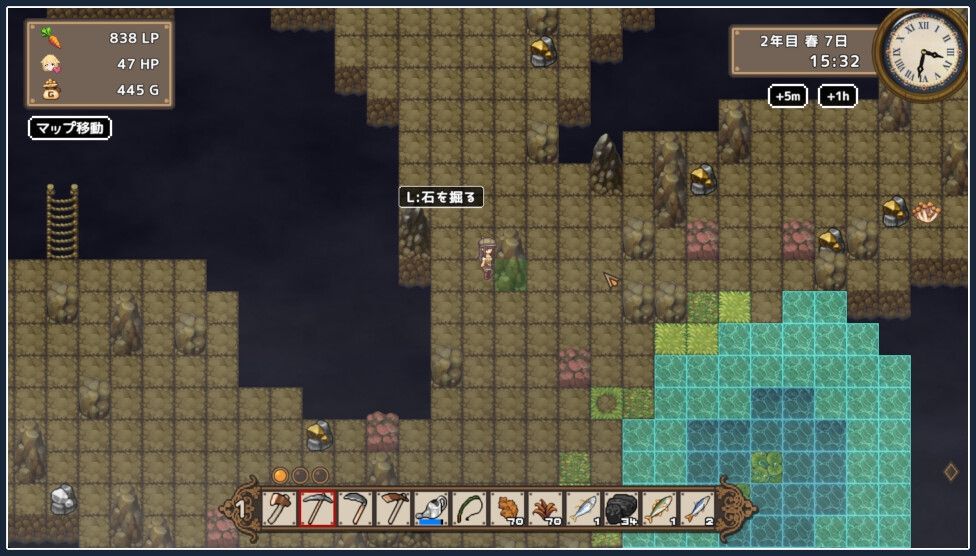Click the マップ移動 map travel button
Image resolution: width=976 pixels, height=556 pixels.
point(69,128)
